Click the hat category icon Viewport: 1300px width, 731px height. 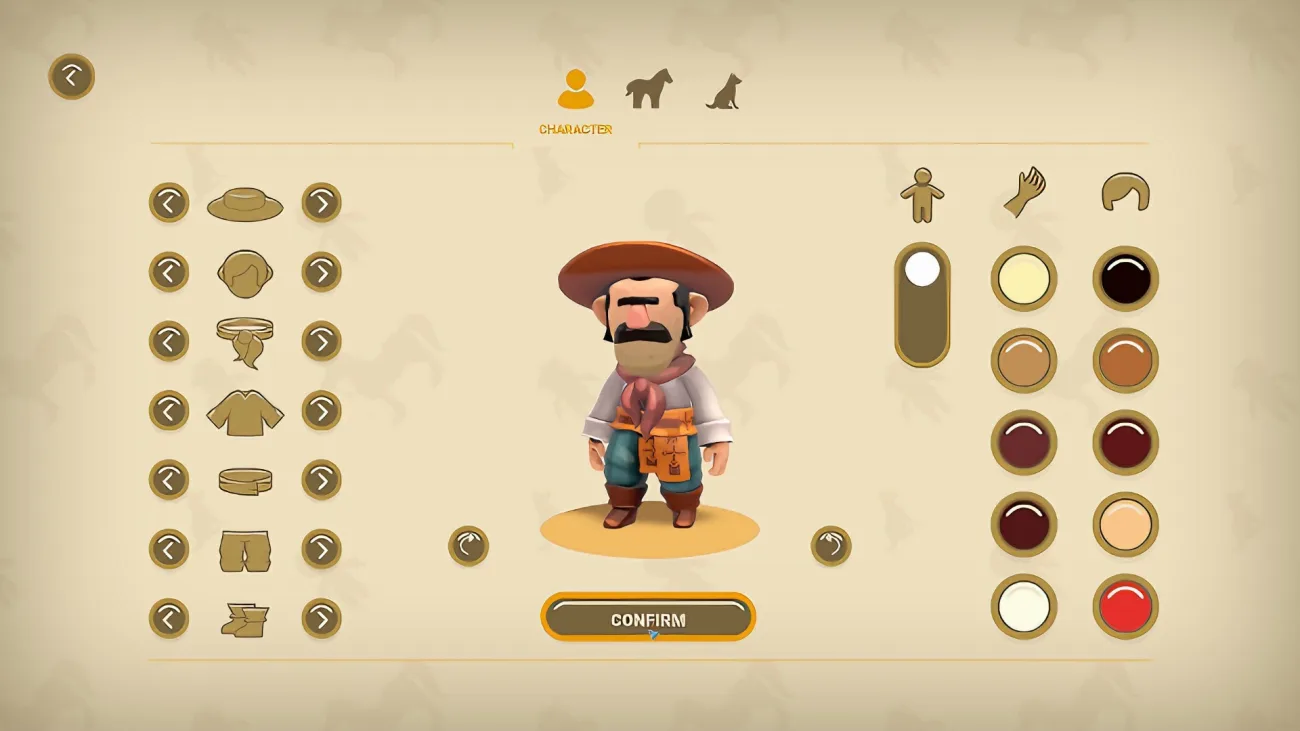coord(244,203)
